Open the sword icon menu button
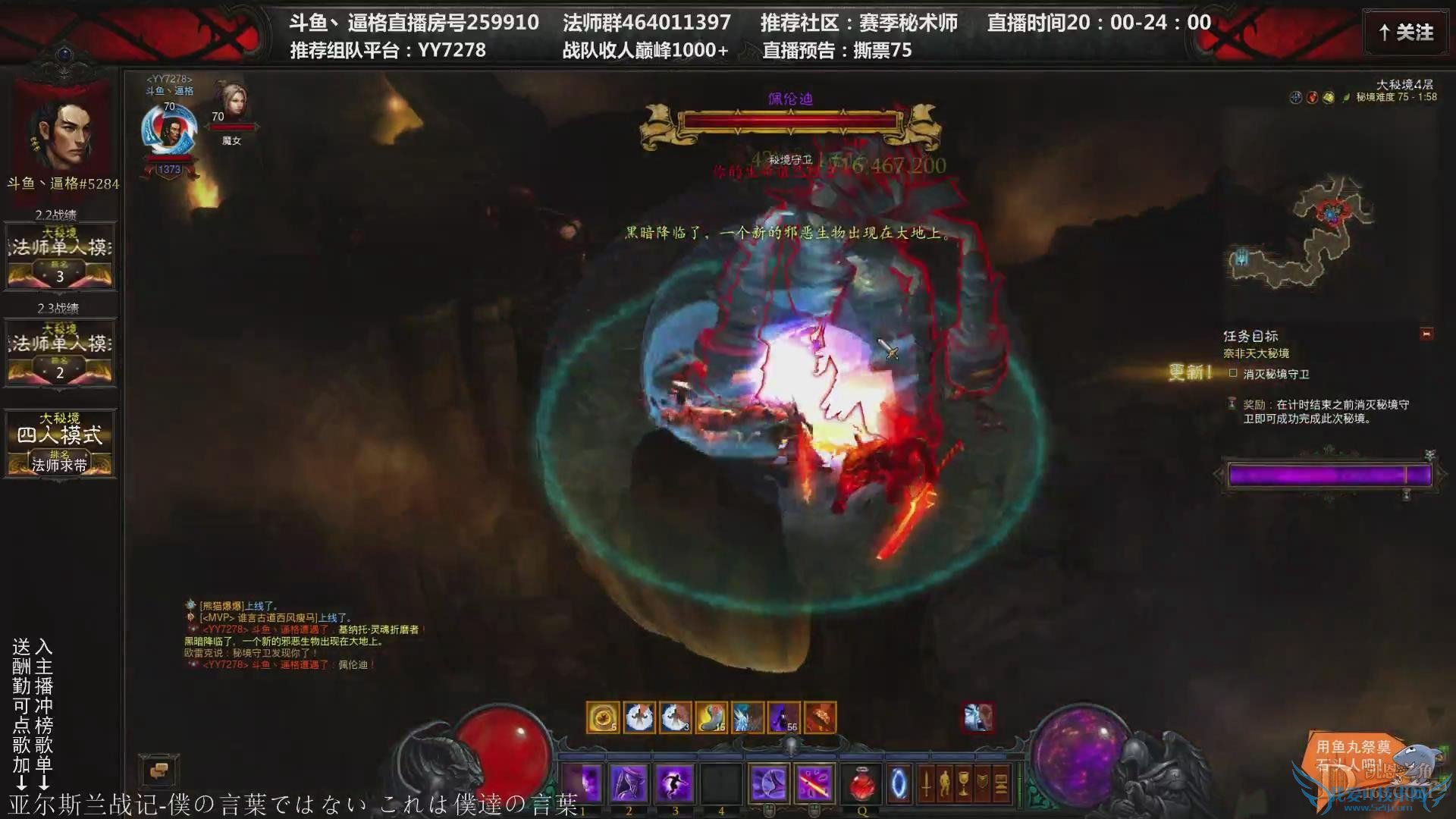The image size is (1456, 819). (926, 783)
